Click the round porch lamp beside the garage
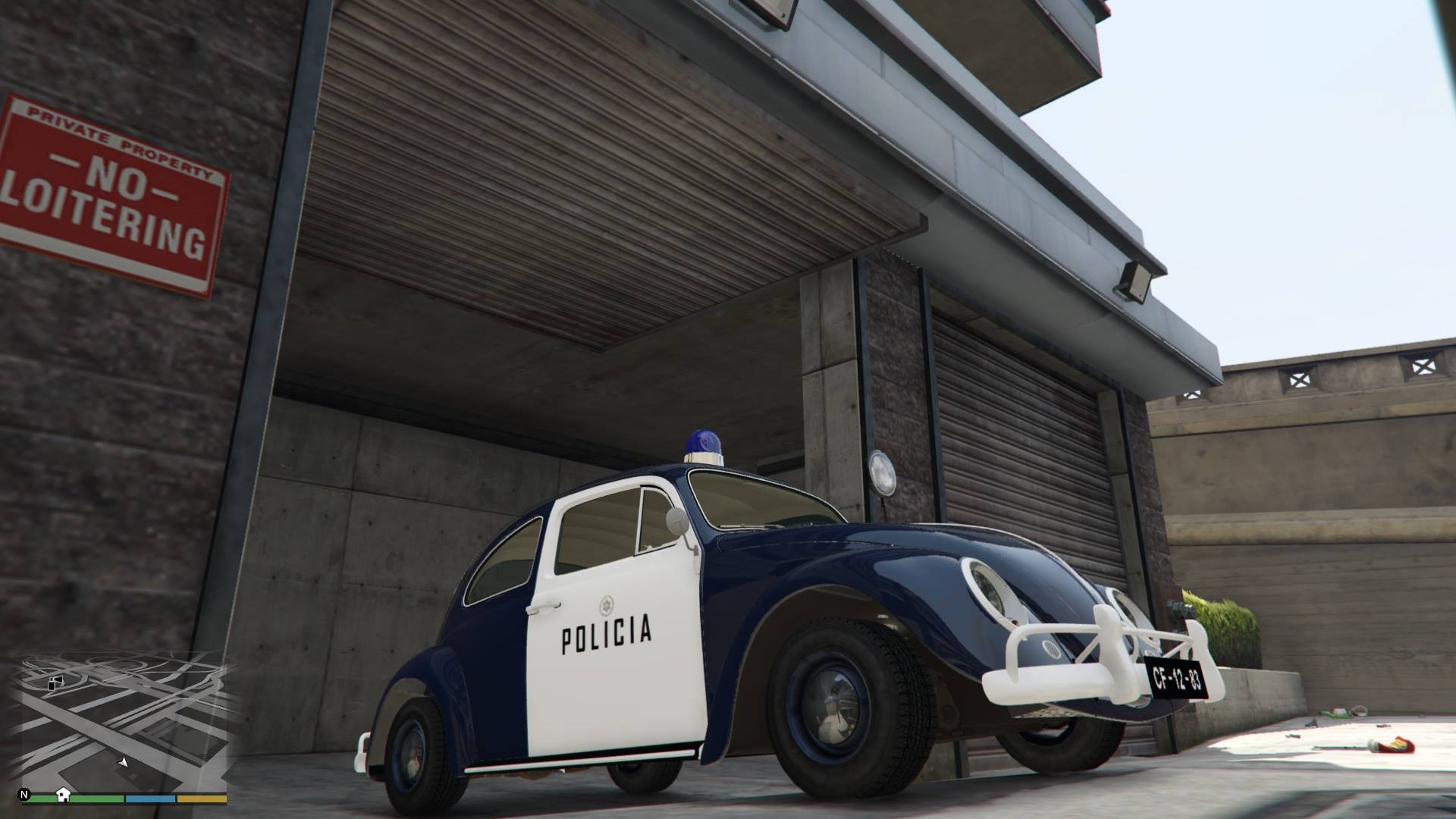Image resolution: width=1456 pixels, height=819 pixels. 882,475
